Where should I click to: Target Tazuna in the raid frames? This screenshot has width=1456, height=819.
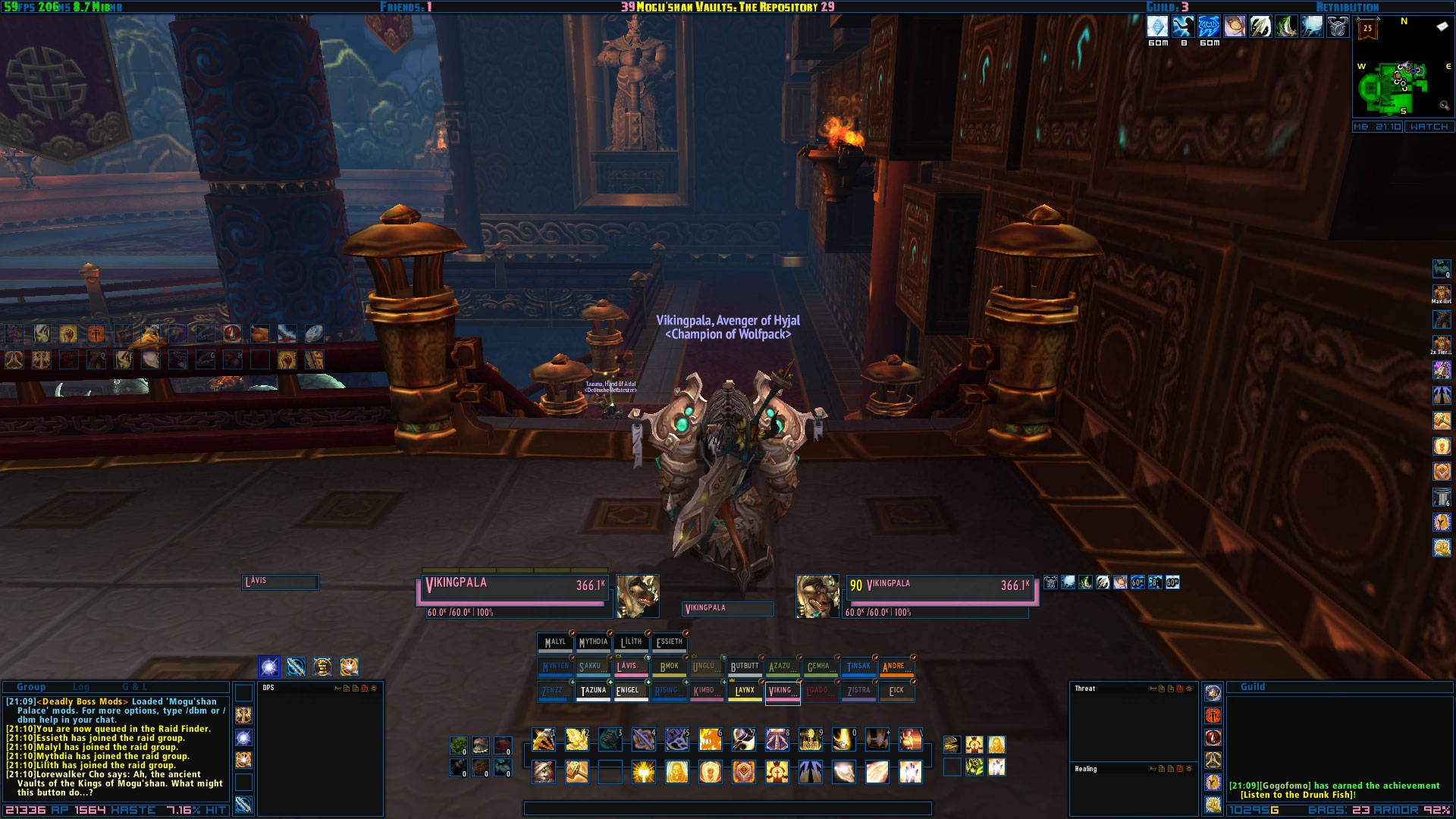593,691
